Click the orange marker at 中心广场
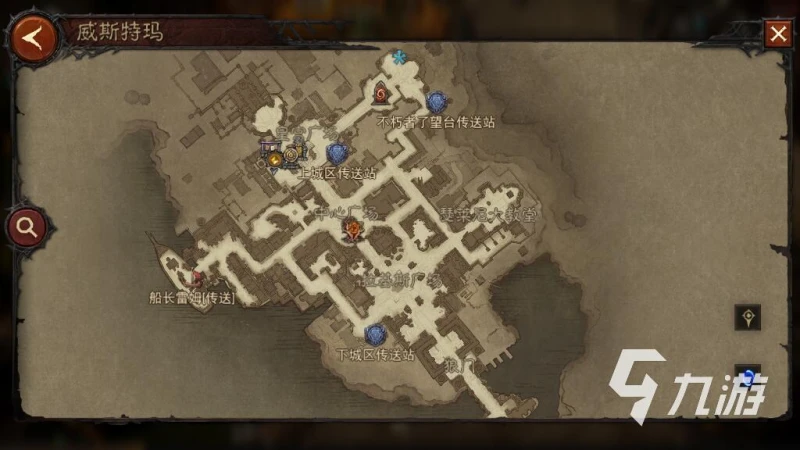This screenshot has width=800, height=450. click(352, 231)
